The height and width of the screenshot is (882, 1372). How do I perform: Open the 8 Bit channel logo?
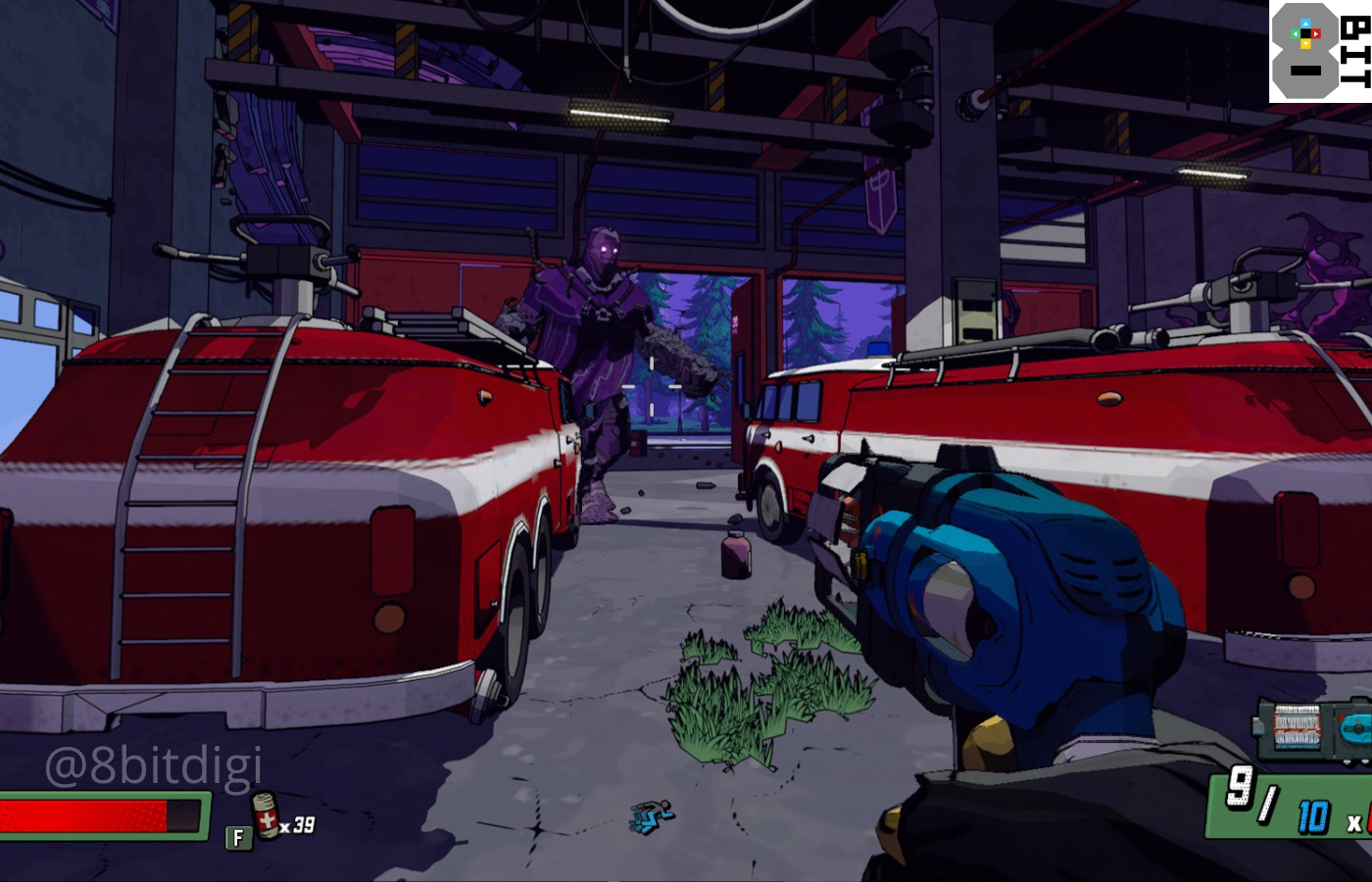pyautogui.click(x=1319, y=51)
